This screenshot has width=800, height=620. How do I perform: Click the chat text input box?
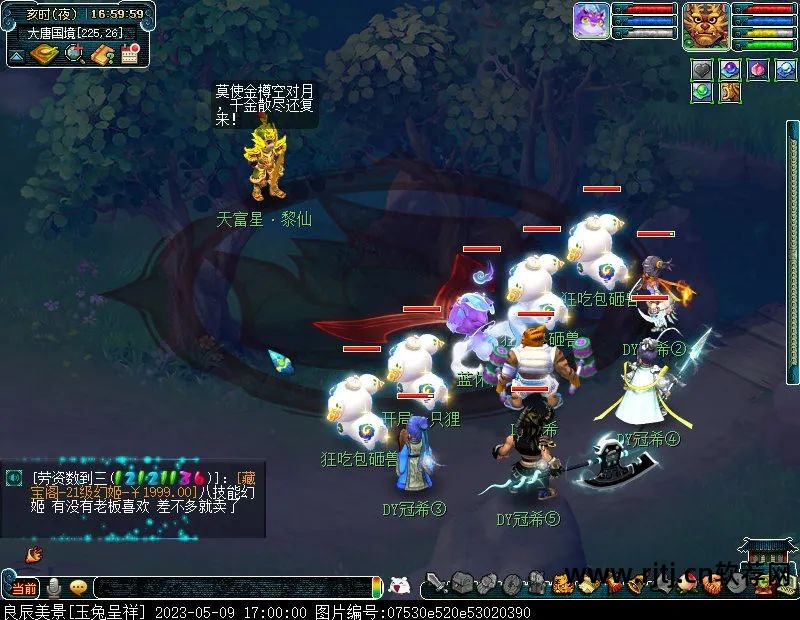230,588
